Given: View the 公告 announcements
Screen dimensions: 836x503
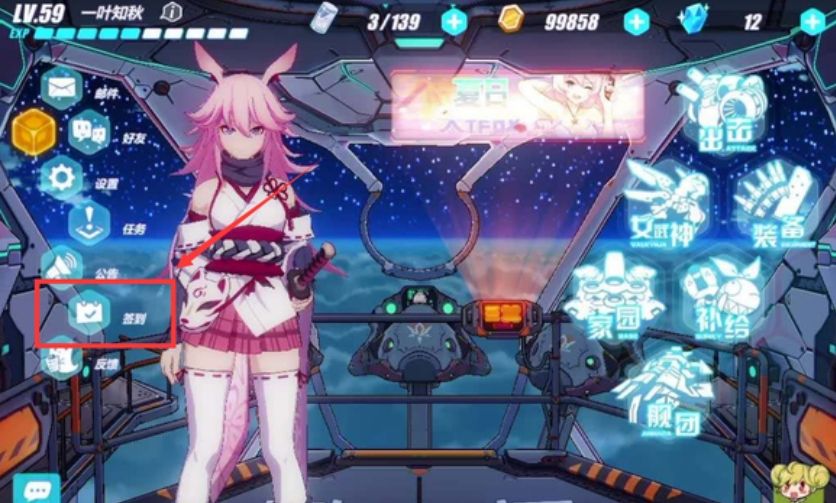Looking at the screenshot, I should (62, 265).
